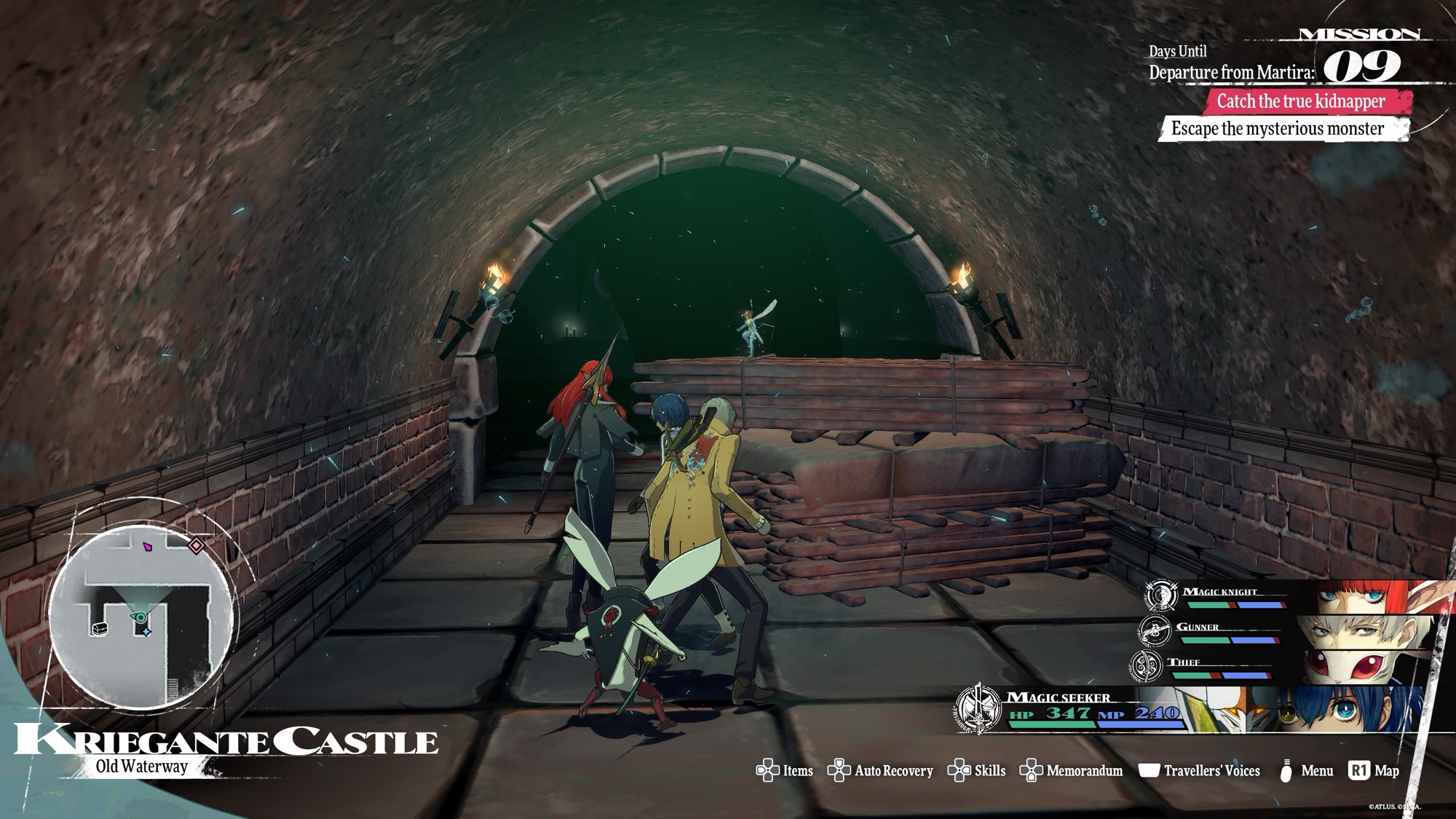Open the Items shortcut
The width and height of the screenshot is (1456, 819).
click(x=785, y=771)
